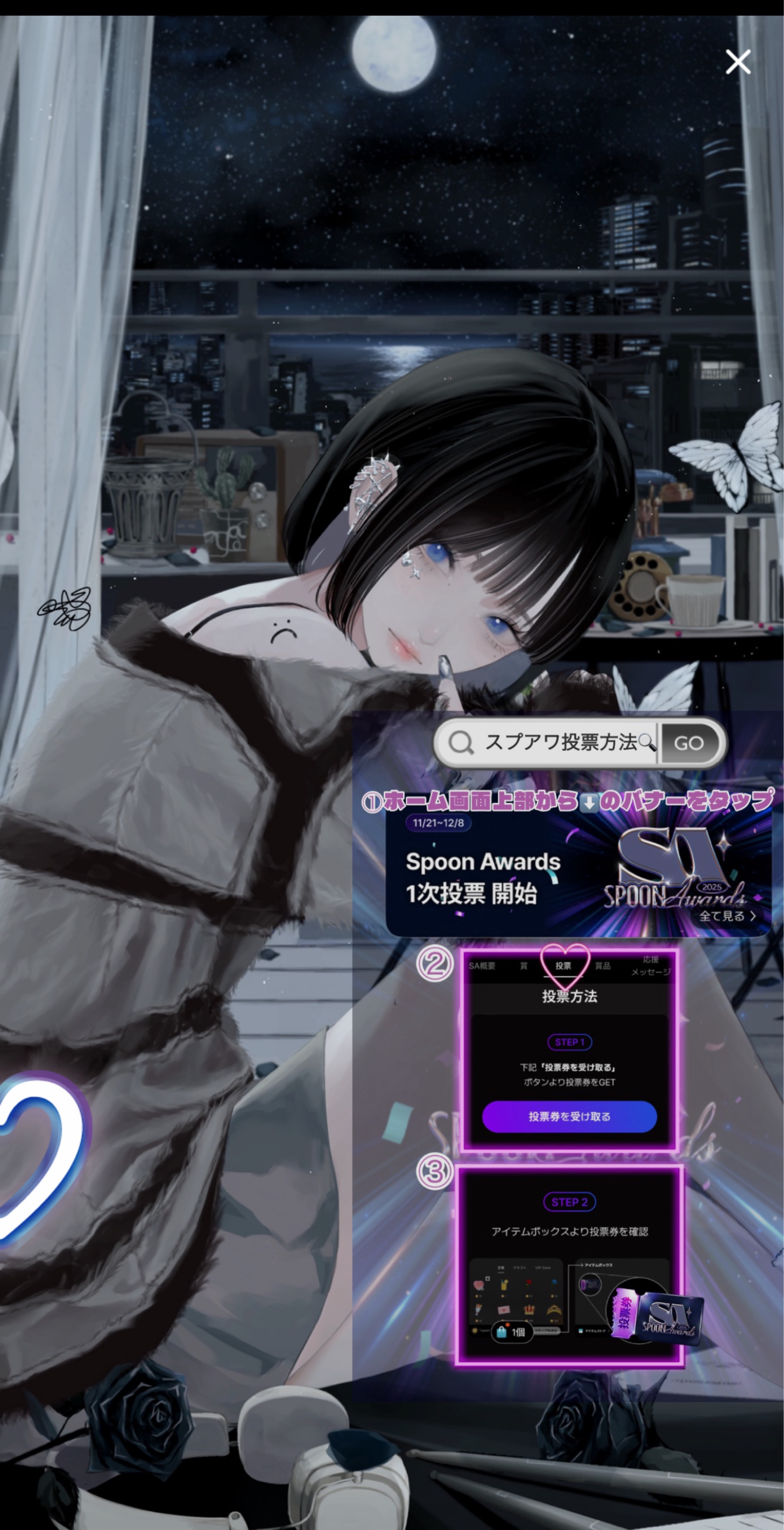Screen dimensions: 784x1530
Task: Click the GO search button
Action: click(x=689, y=742)
